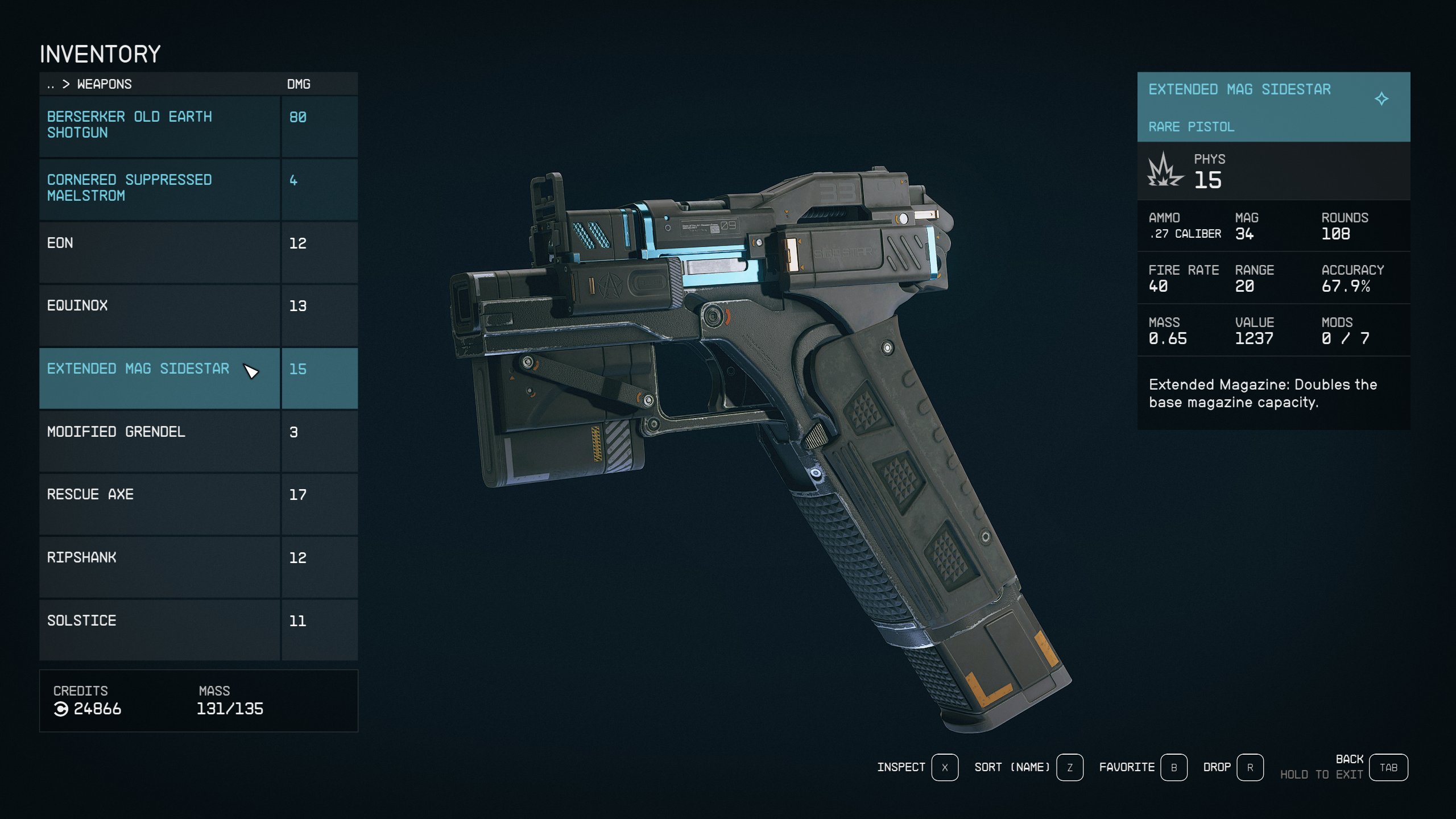Select the Eon pistol entry
1456x819 pixels.
coord(159,251)
